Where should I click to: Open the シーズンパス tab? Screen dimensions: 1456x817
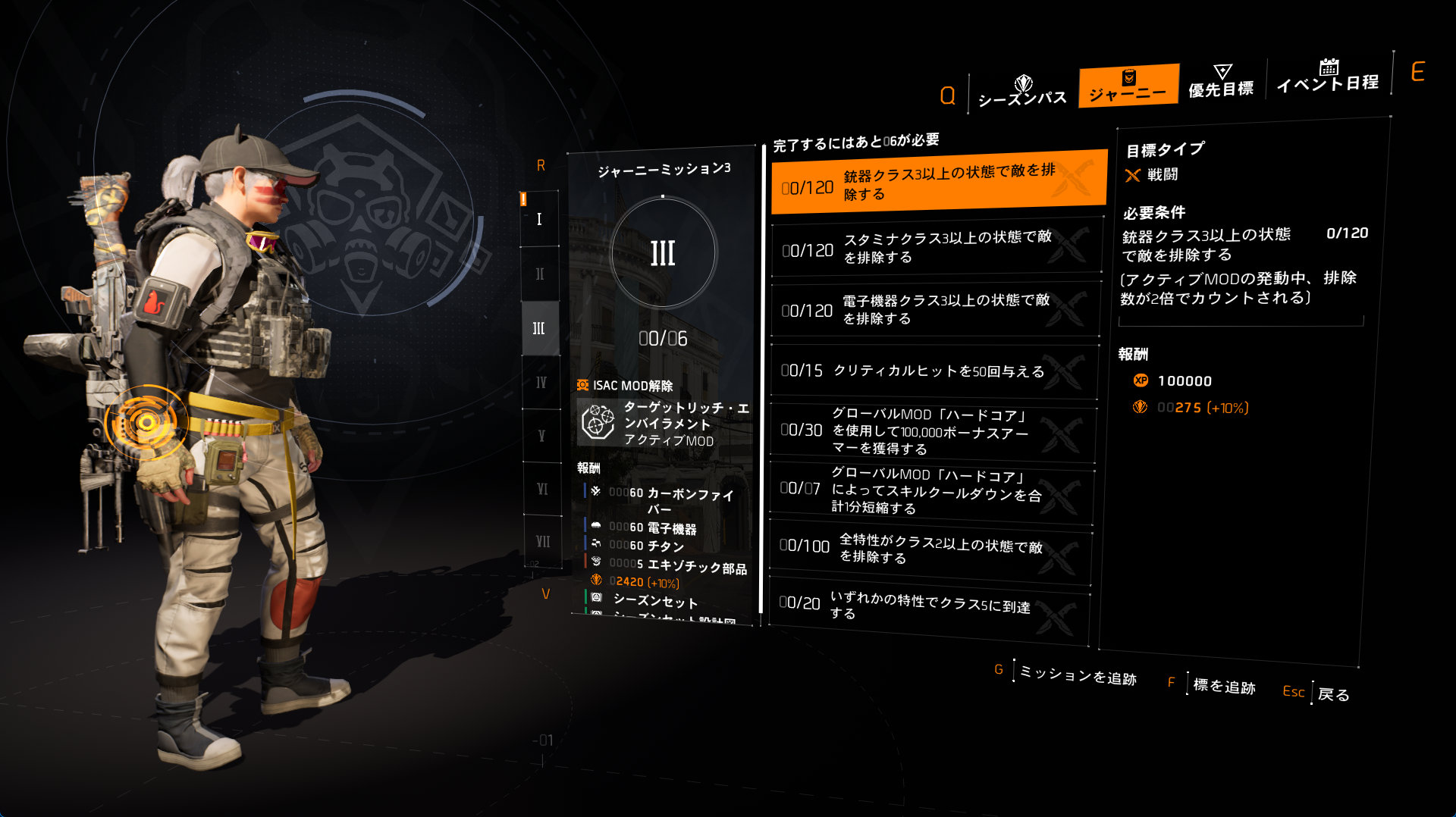[x=1021, y=91]
